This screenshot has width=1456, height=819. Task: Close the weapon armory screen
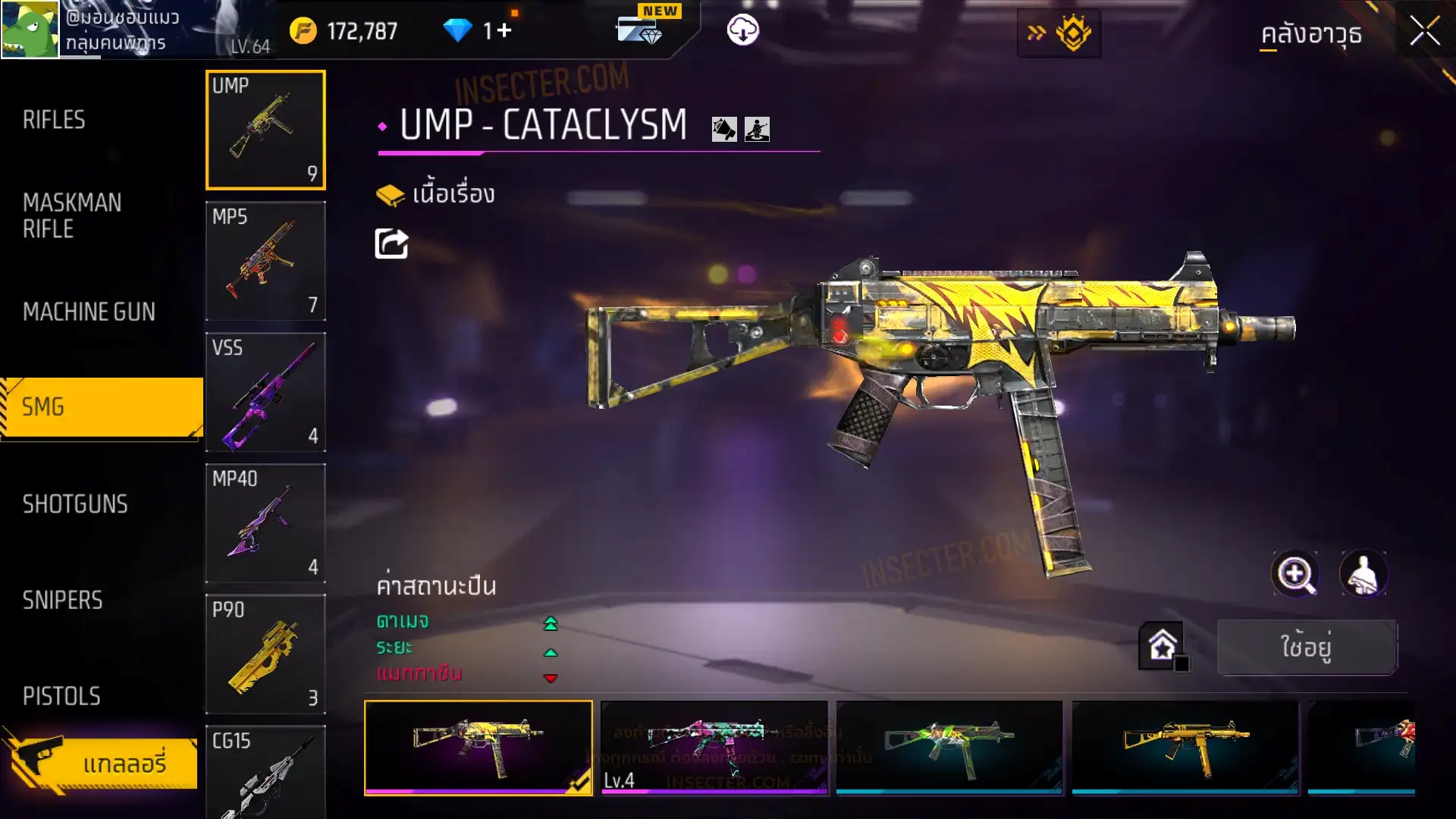1424,32
